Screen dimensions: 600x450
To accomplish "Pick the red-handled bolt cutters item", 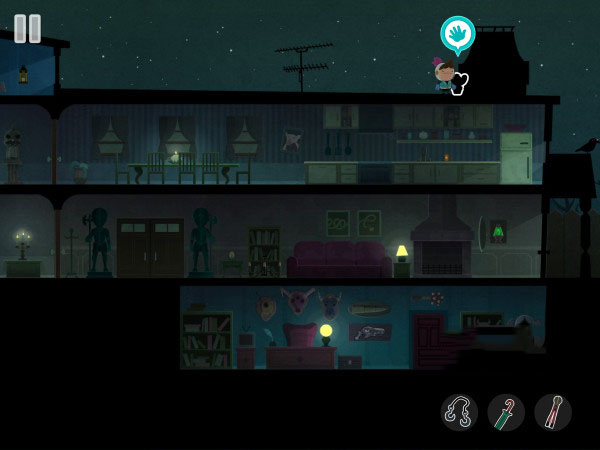I will coord(553,411).
